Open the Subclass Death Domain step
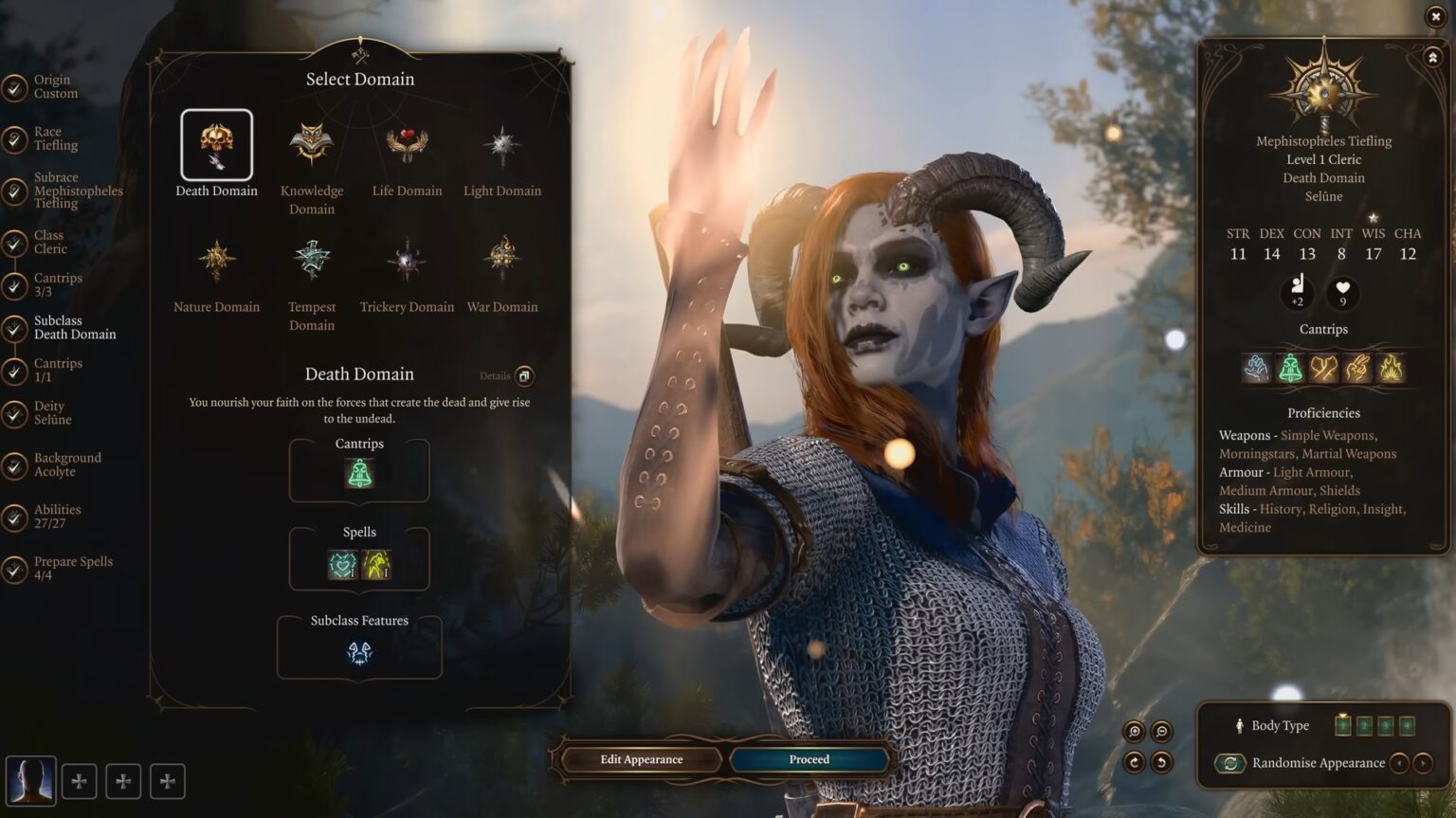Viewport: 1456px width, 818px height. [x=69, y=327]
